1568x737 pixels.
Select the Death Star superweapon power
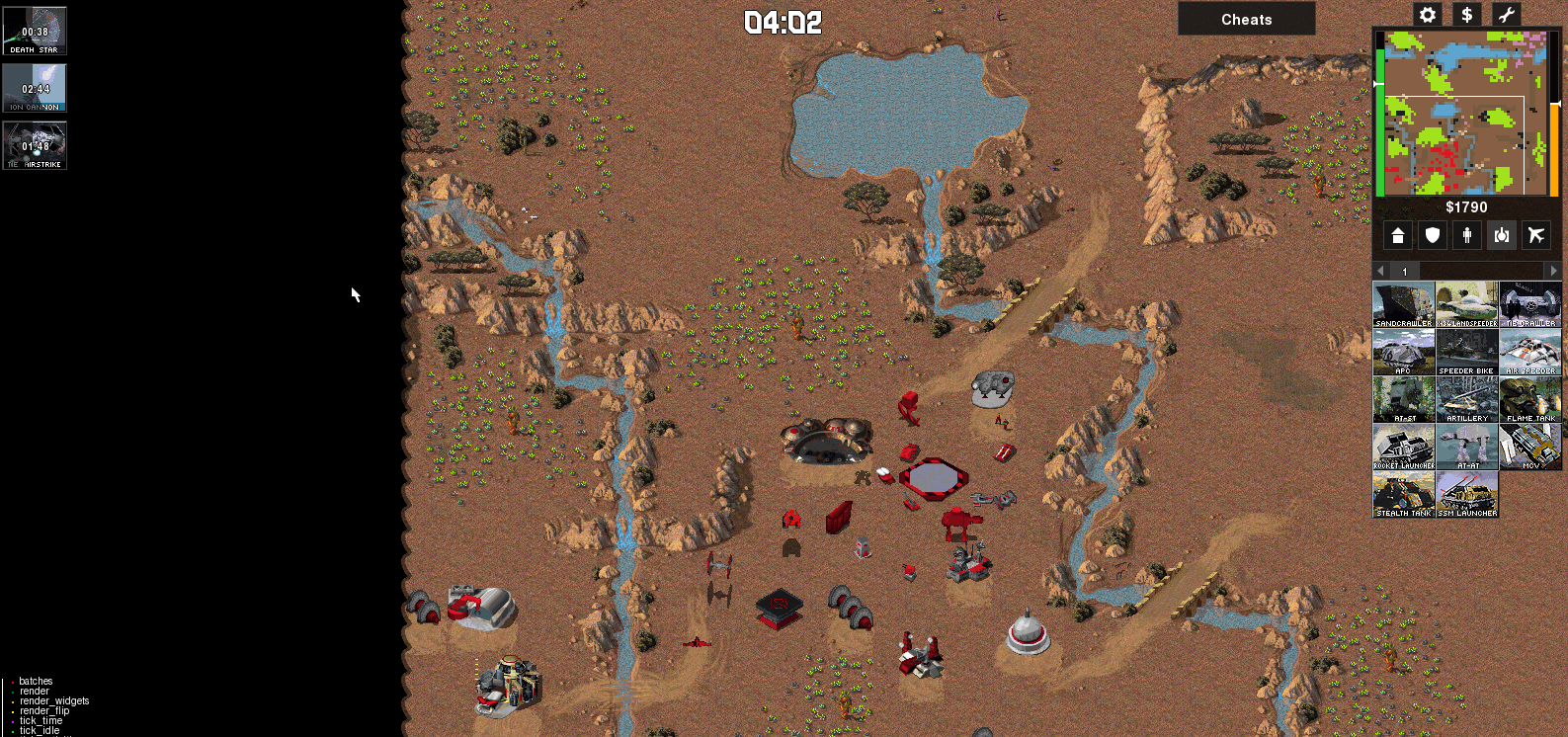tap(35, 31)
